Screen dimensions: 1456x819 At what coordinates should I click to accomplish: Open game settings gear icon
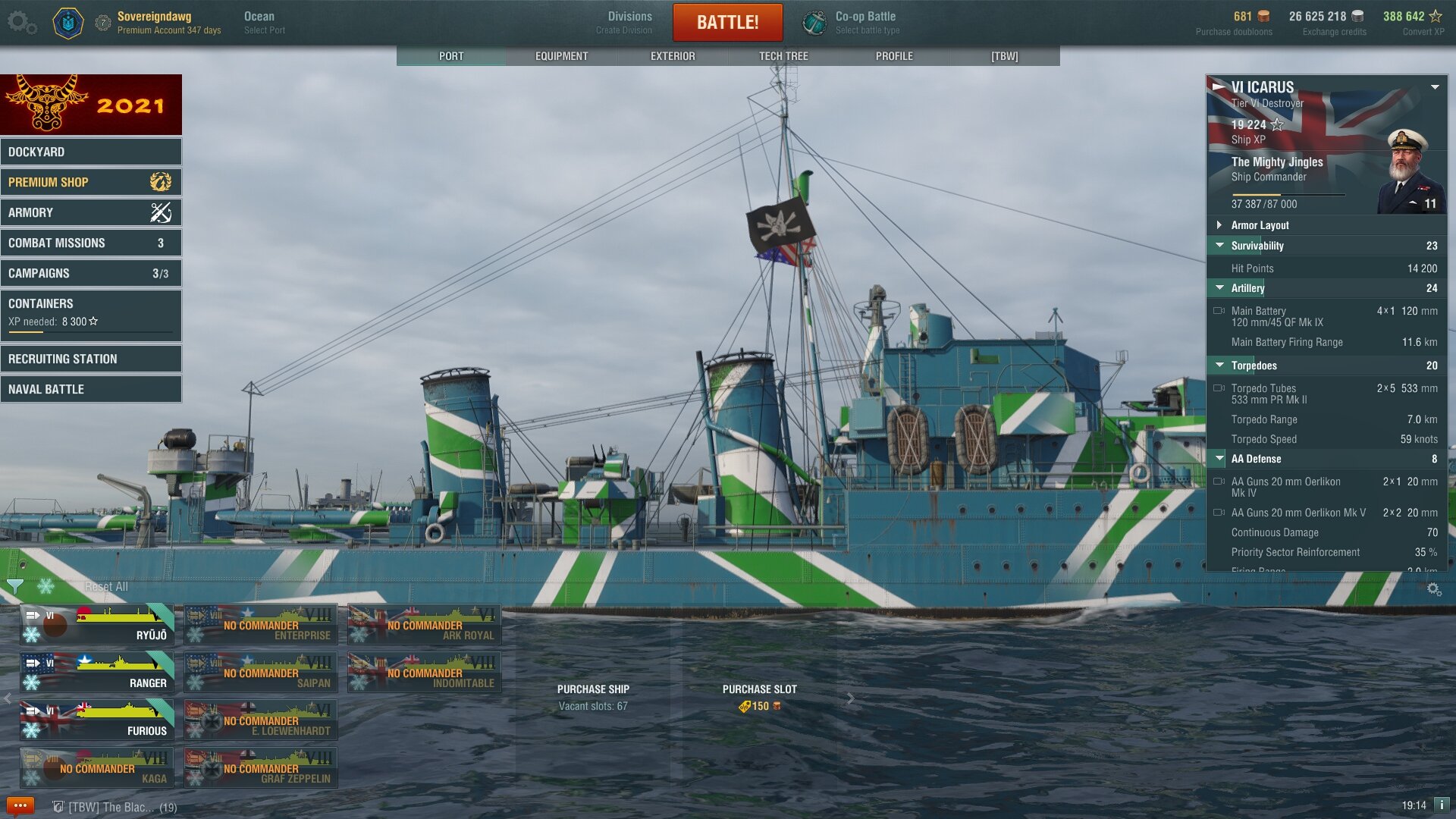click(20, 22)
